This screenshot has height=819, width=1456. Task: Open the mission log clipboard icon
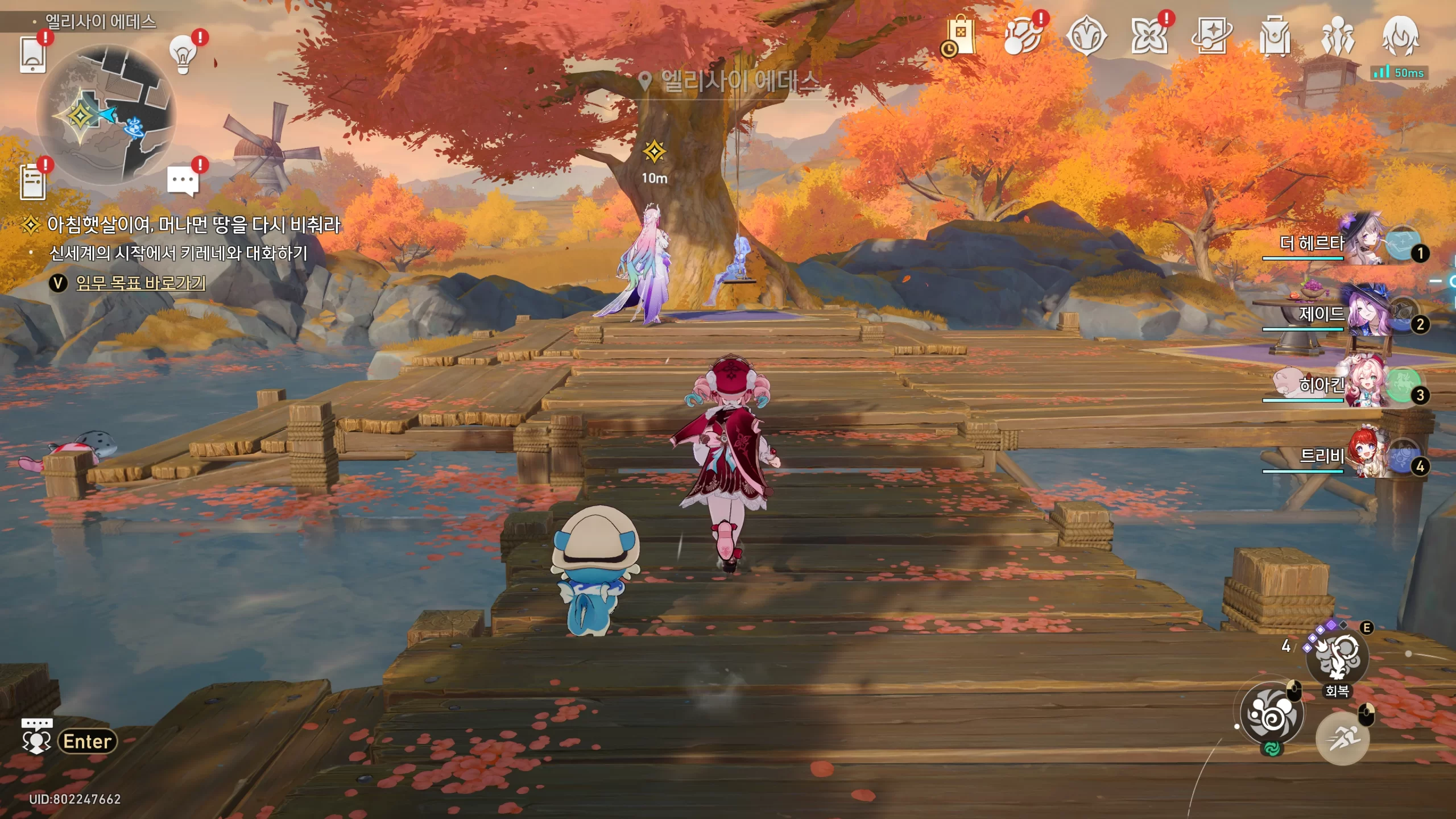(x=32, y=181)
